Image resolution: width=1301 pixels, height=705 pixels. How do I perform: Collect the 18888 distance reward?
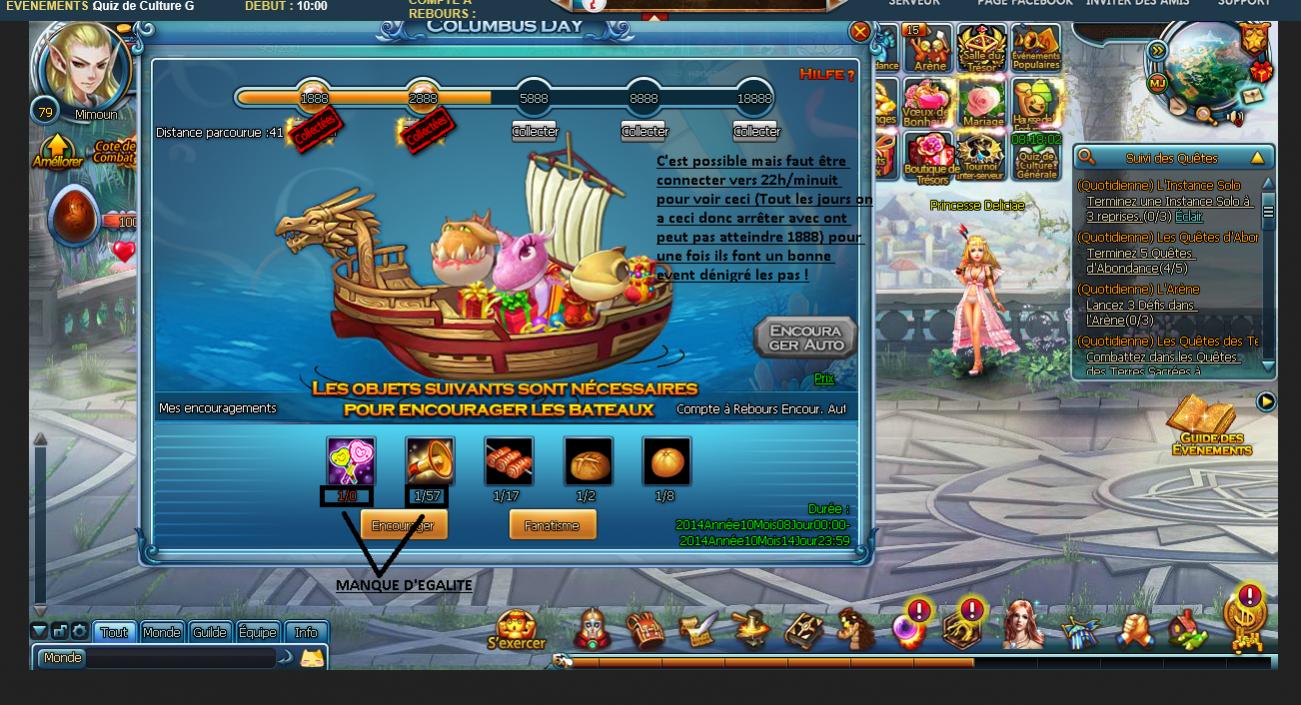755,131
